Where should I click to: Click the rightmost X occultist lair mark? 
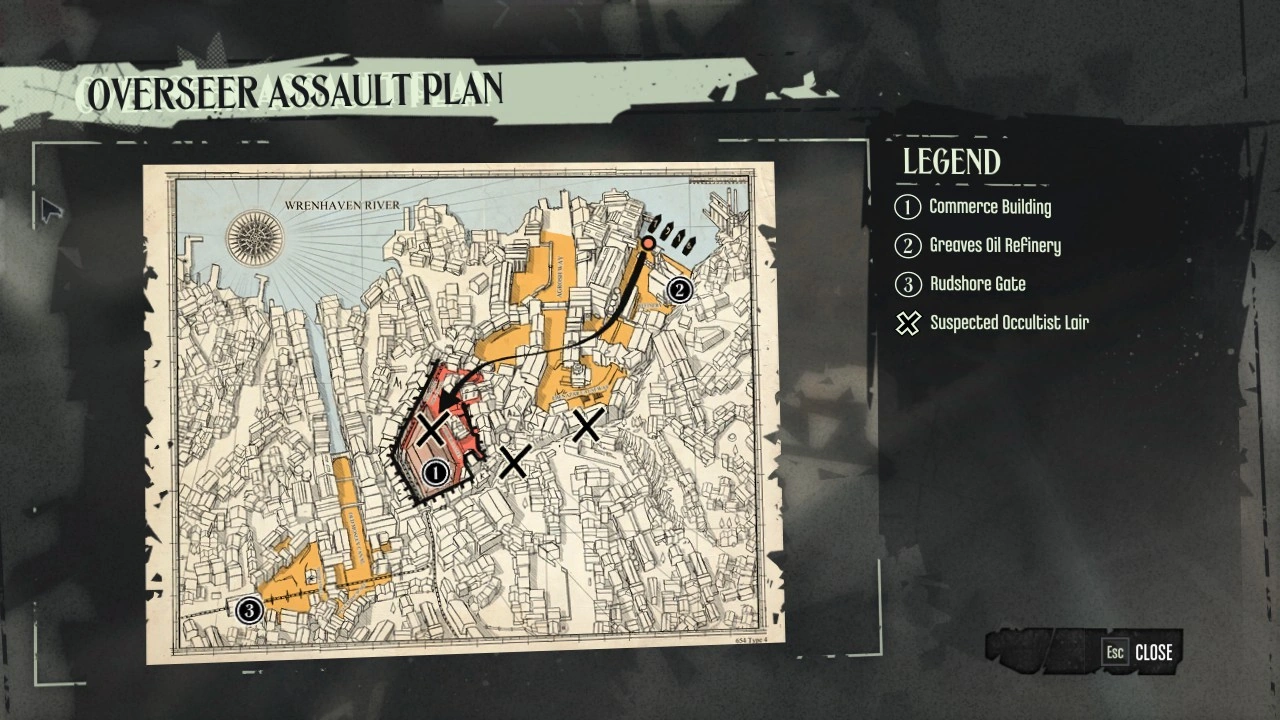point(586,425)
